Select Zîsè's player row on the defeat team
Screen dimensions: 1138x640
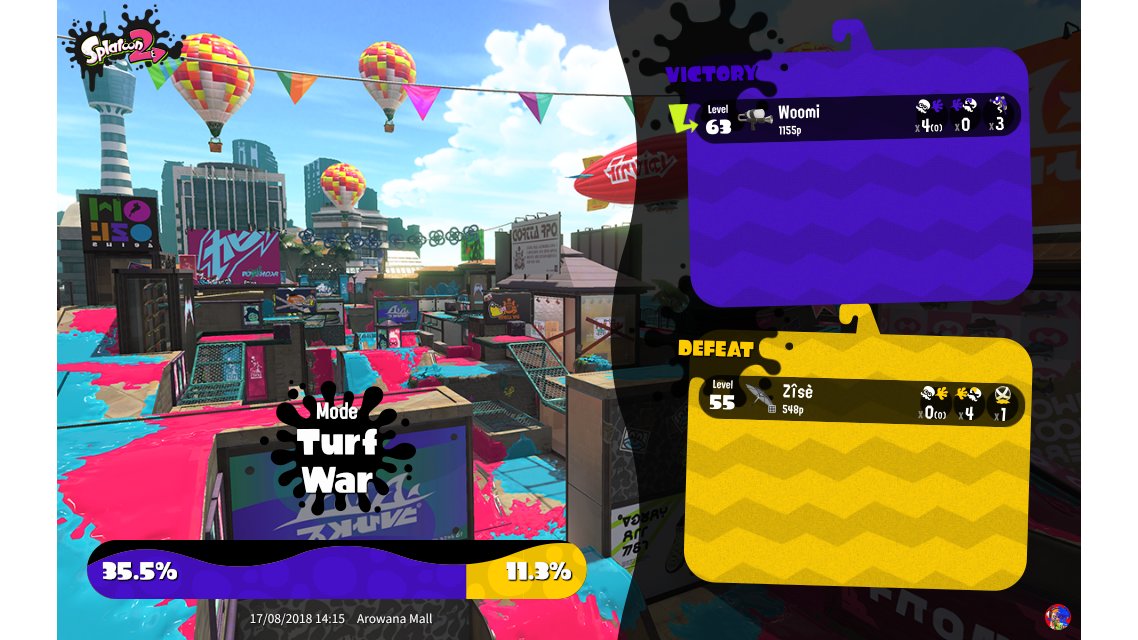point(860,401)
